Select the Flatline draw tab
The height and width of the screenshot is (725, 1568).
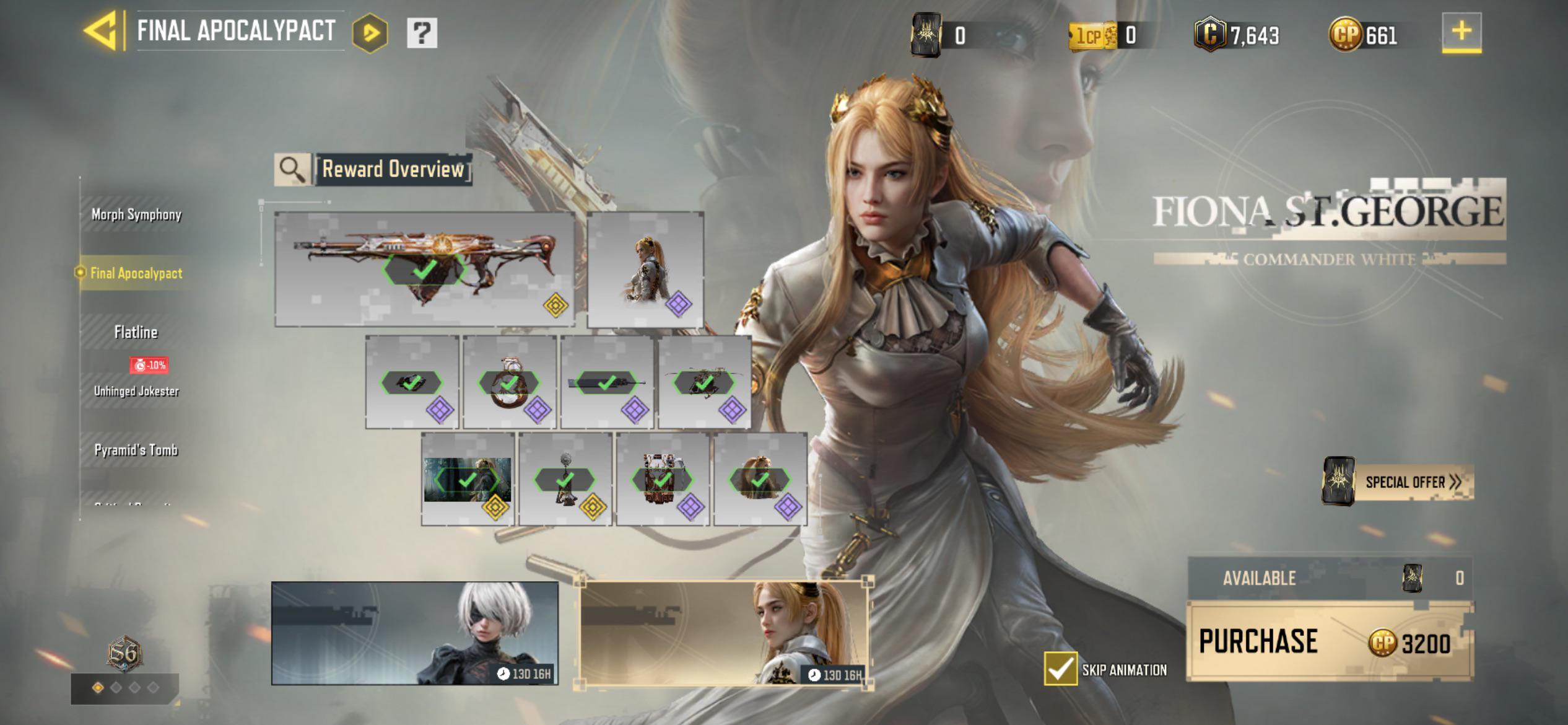[x=136, y=332]
